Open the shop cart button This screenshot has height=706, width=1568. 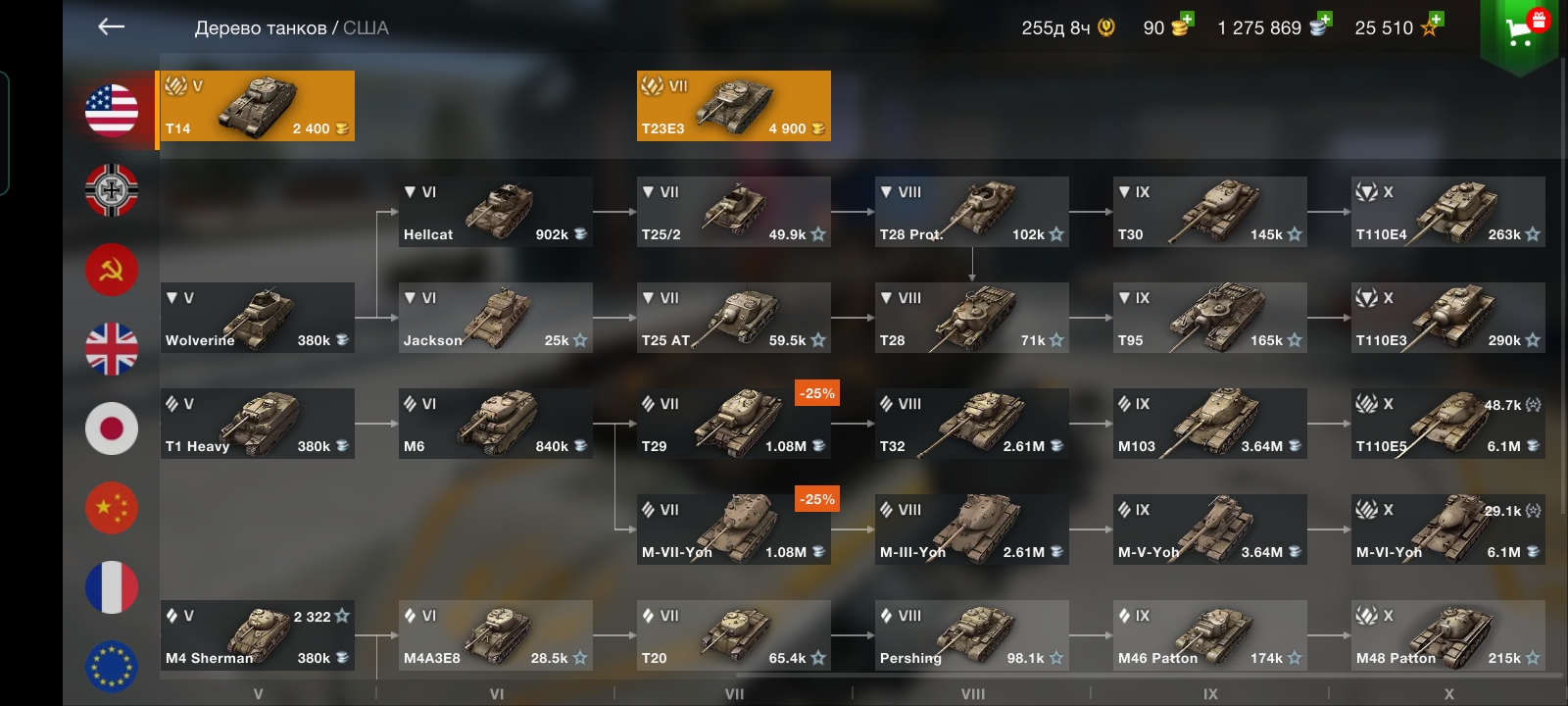[x=1520, y=32]
